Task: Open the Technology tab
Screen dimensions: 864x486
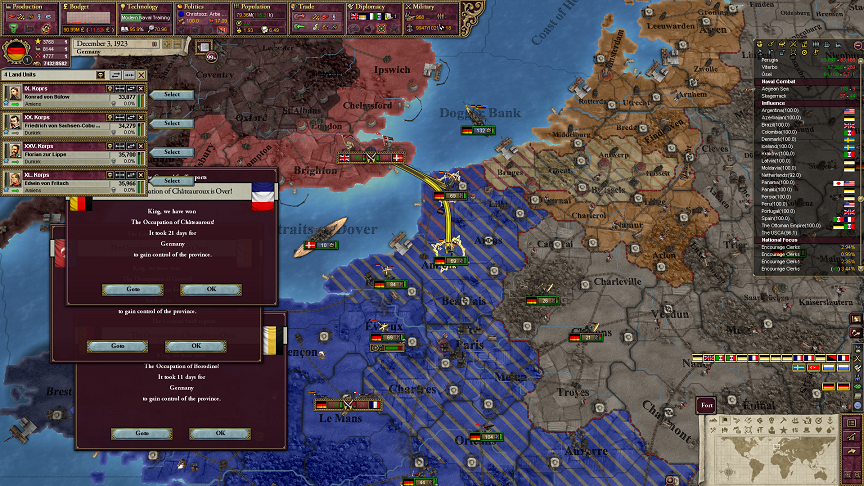Action: click(146, 6)
